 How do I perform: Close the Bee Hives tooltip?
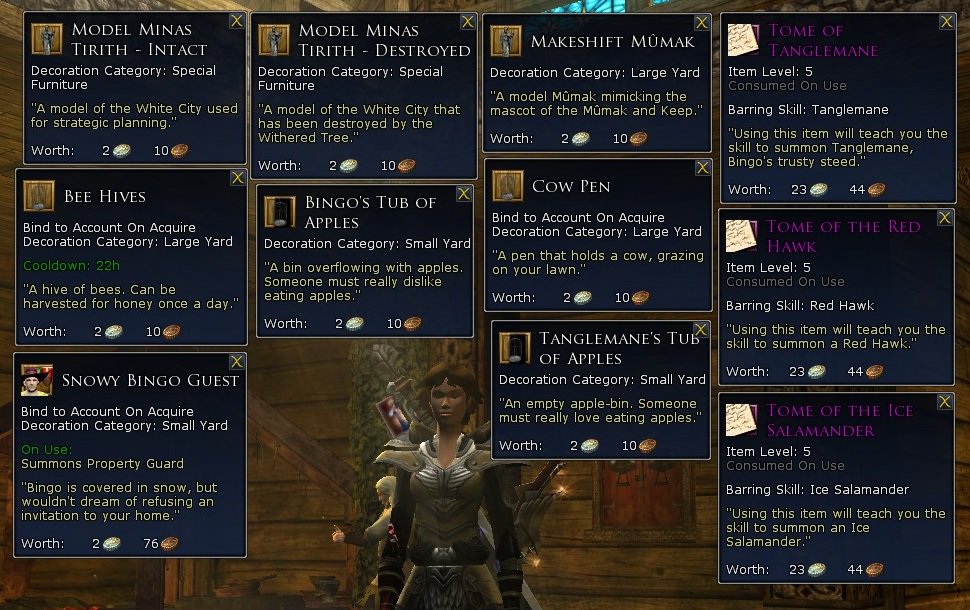tap(238, 177)
